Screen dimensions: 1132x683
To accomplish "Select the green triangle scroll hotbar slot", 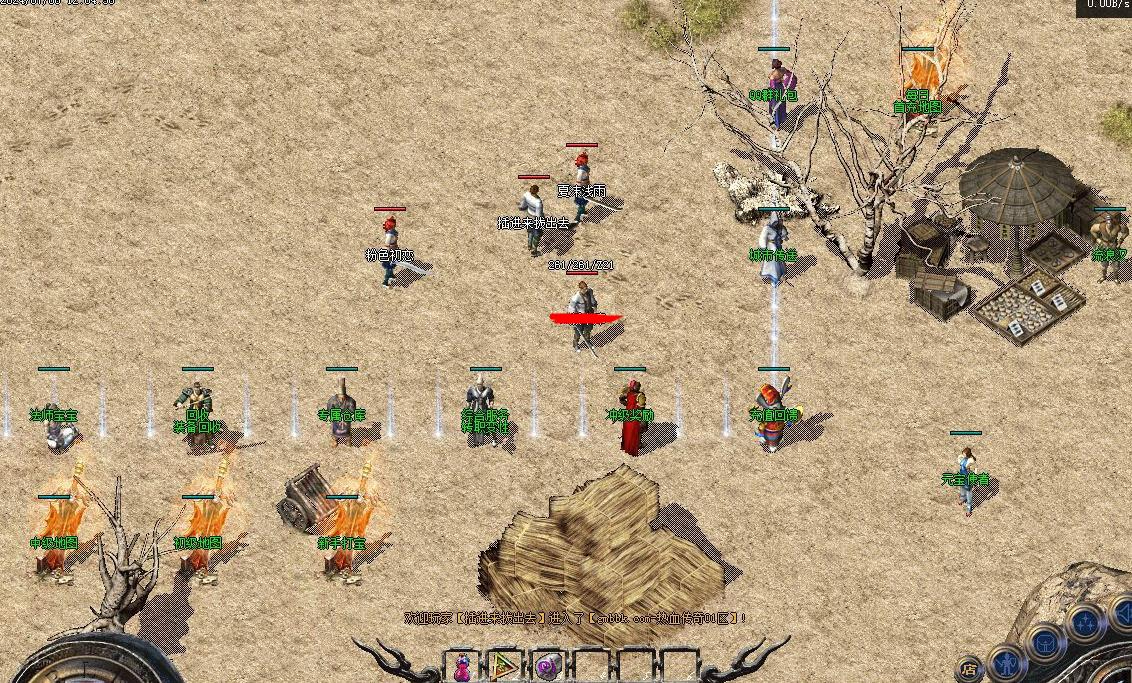I will (505, 666).
